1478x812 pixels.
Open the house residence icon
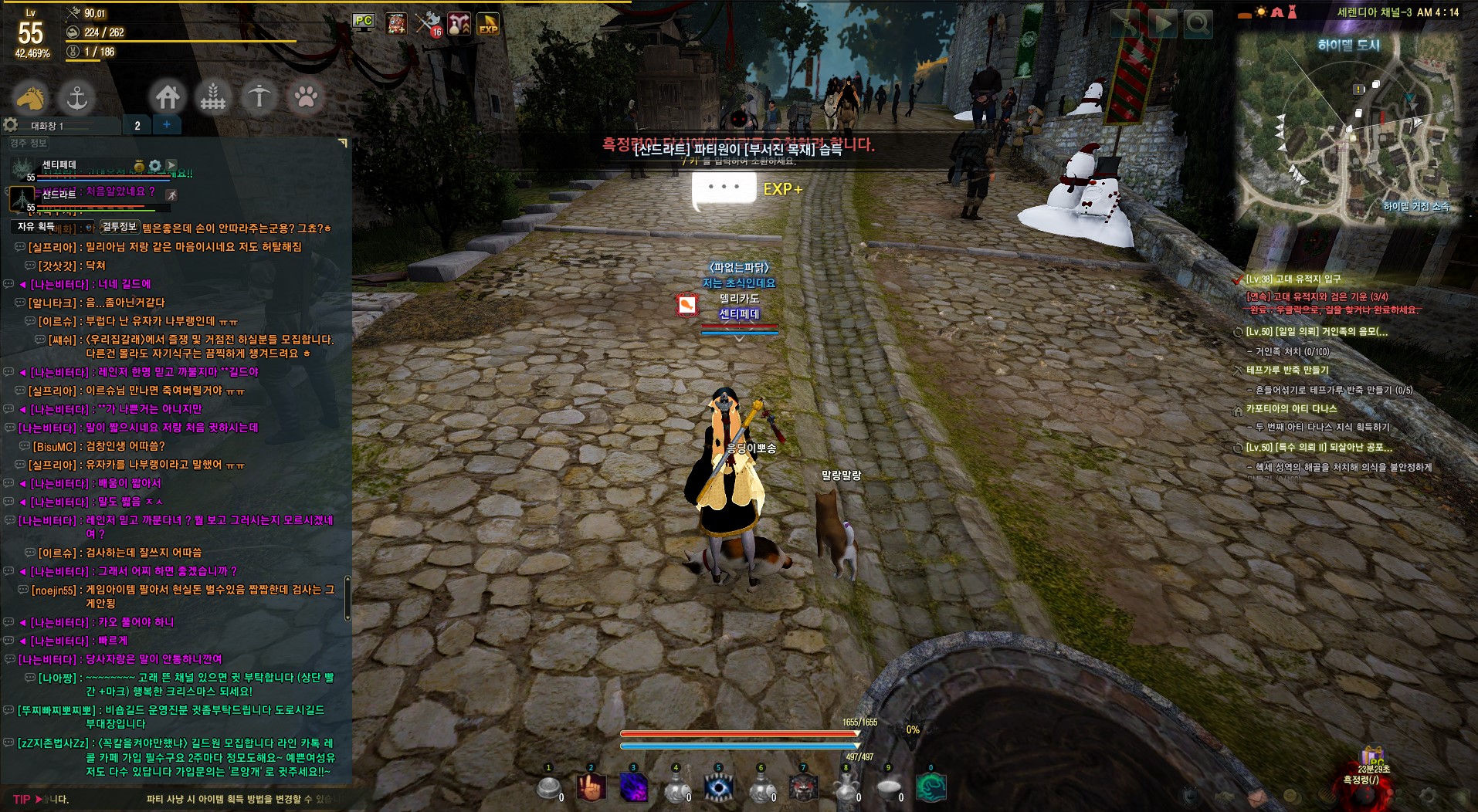[x=168, y=97]
